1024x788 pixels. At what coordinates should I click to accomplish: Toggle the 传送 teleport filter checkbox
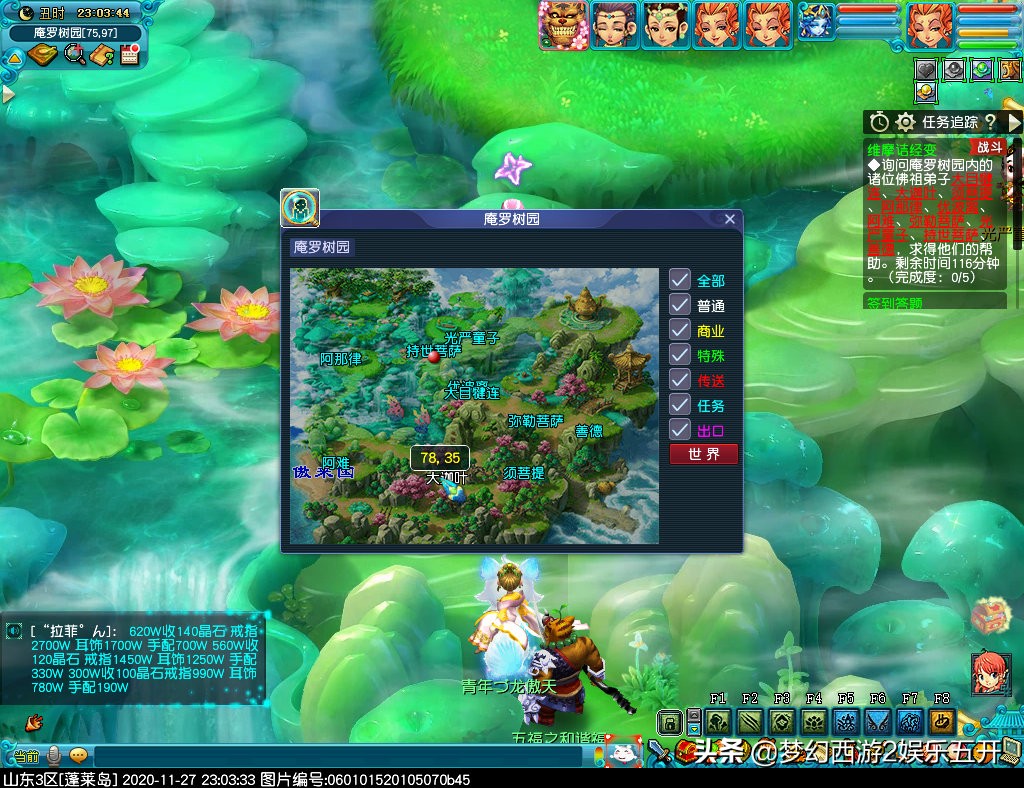tap(680, 380)
